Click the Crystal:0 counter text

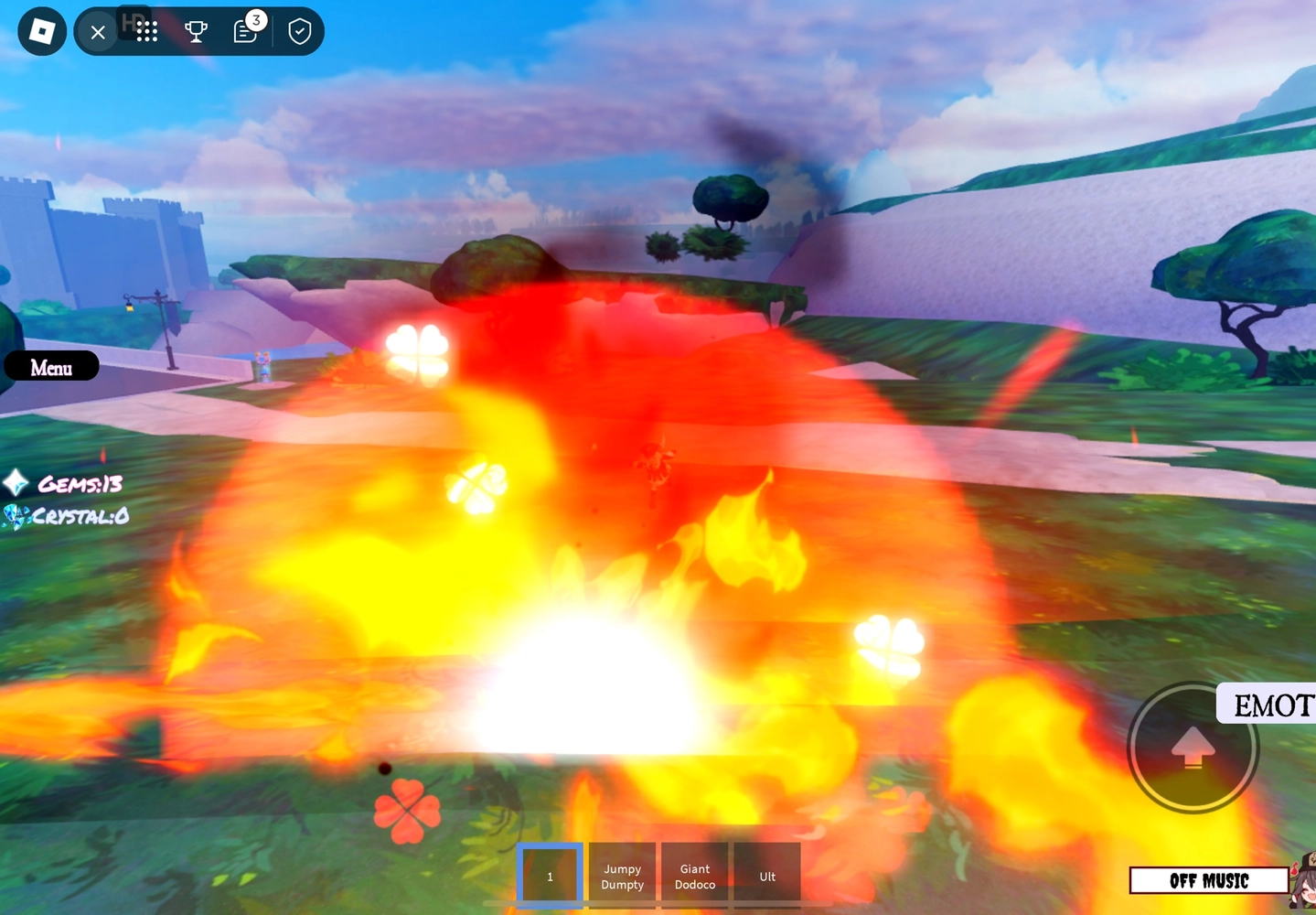click(x=78, y=515)
